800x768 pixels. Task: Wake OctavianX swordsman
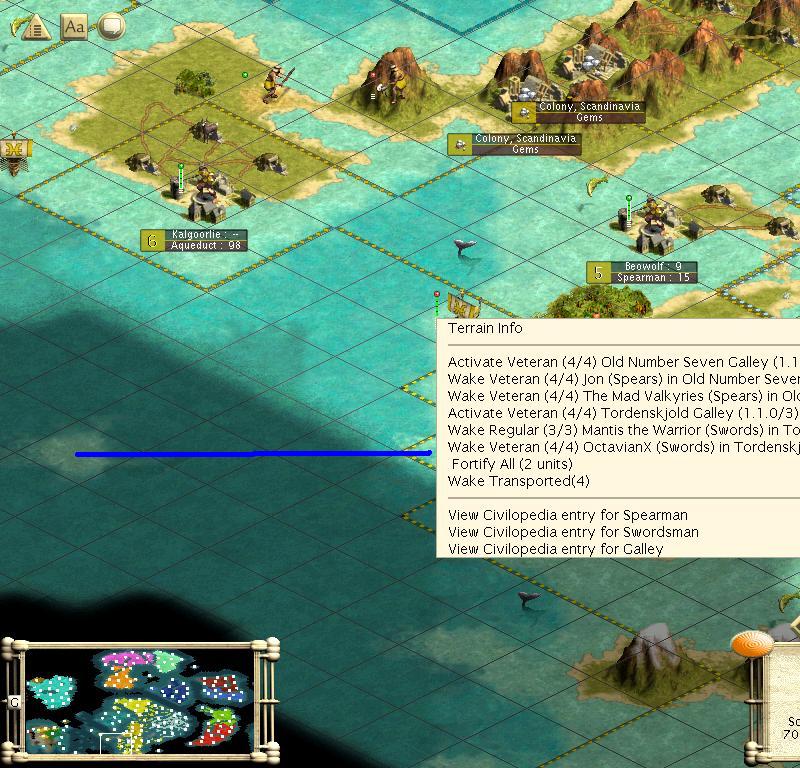coord(620,447)
